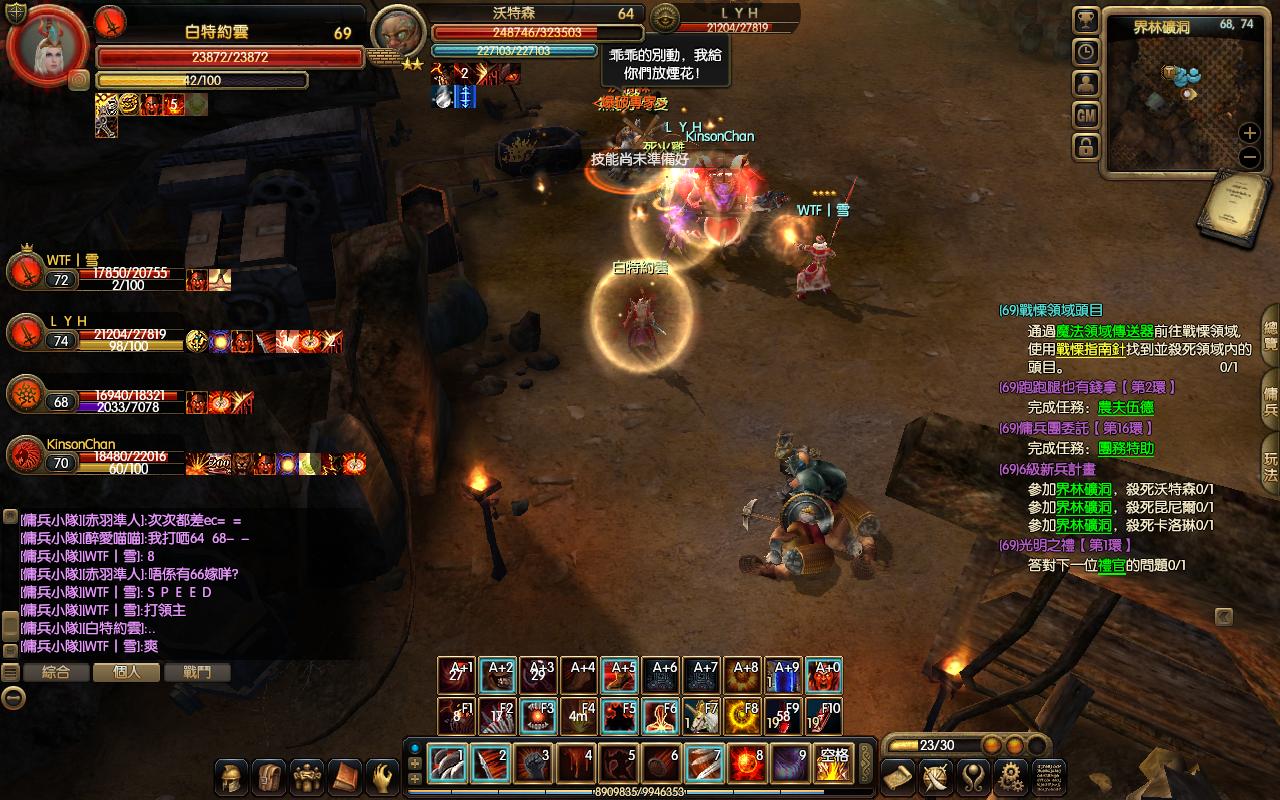
Task: Zoom in the minimap with the plus button
Action: (x=1249, y=132)
